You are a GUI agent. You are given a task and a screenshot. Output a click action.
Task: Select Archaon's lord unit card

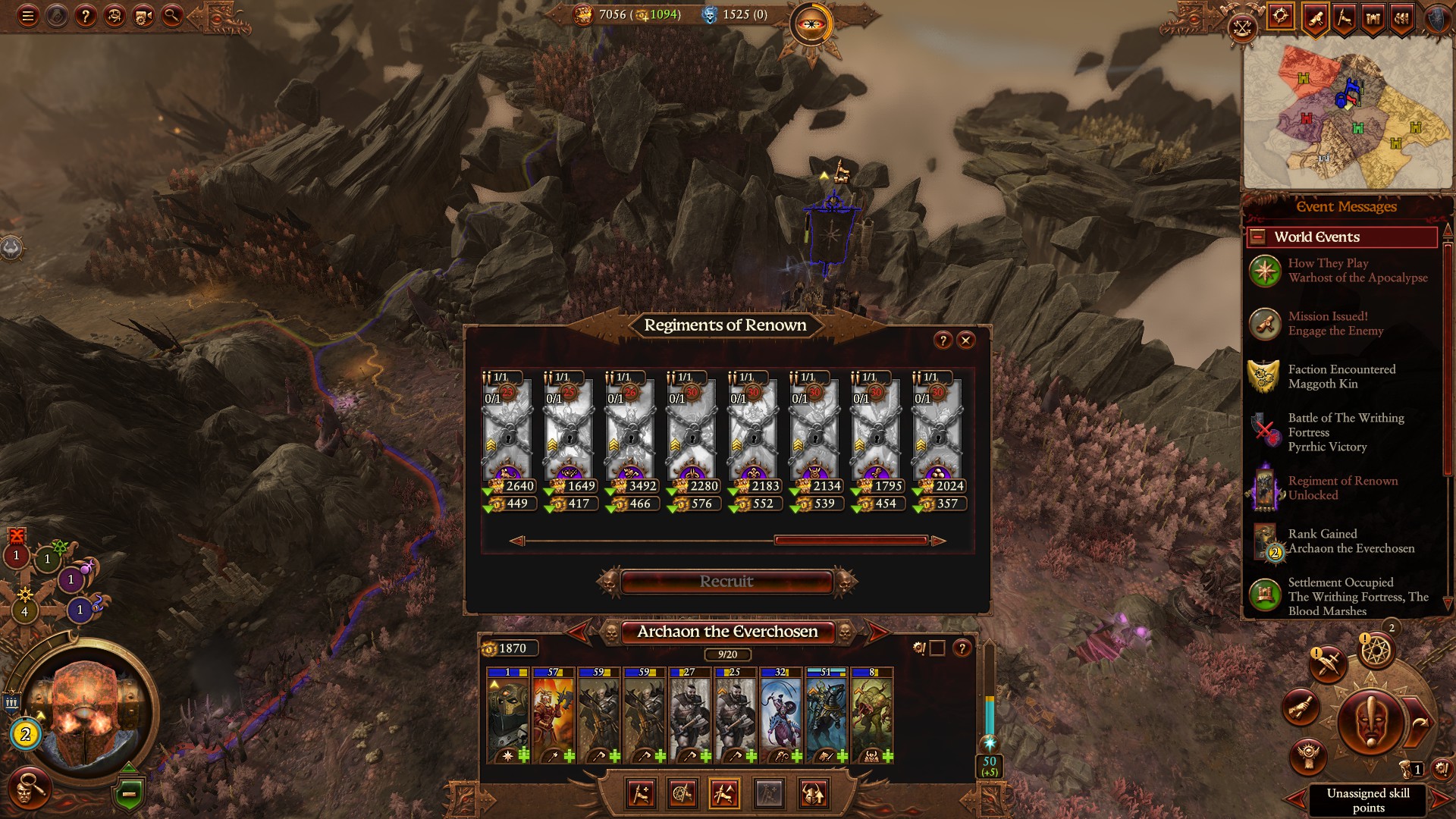click(x=508, y=715)
